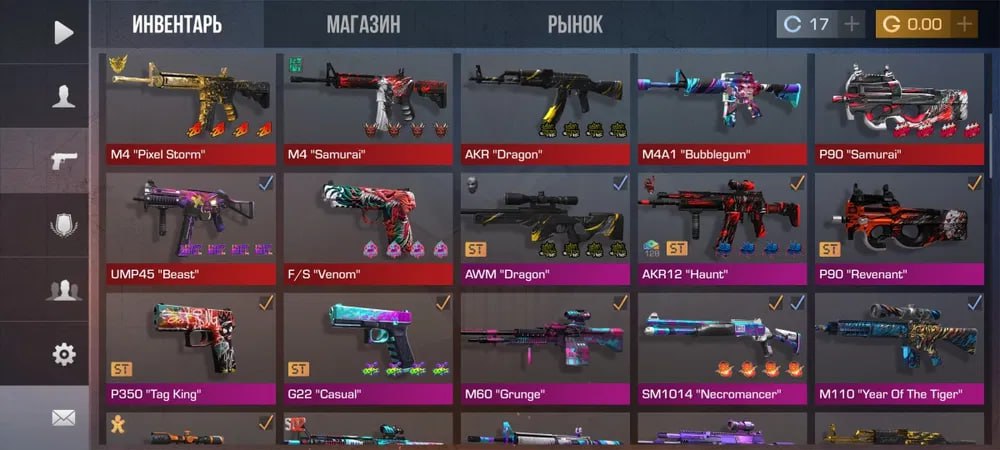Screen dimensions: 1000x450
Task: Open the player profile icon
Action: tap(64, 96)
